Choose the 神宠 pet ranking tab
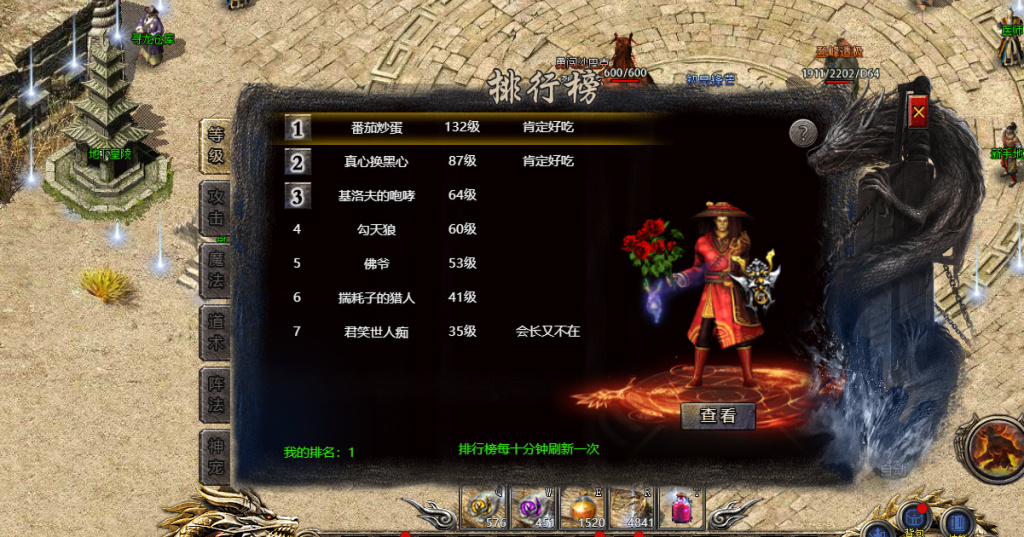1024x537 pixels. coord(216,456)
